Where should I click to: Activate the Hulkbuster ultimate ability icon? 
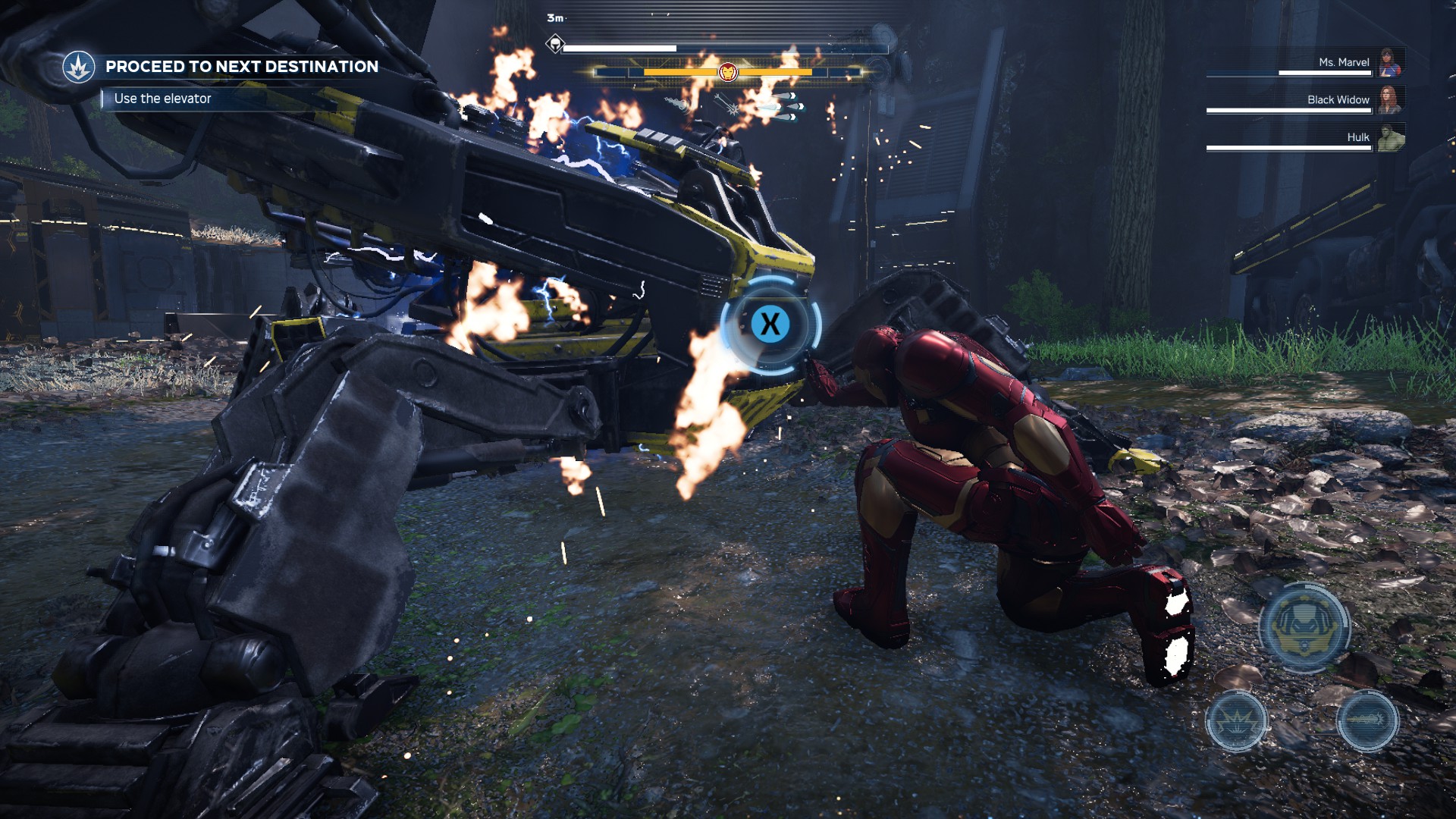pos(1304,627)
